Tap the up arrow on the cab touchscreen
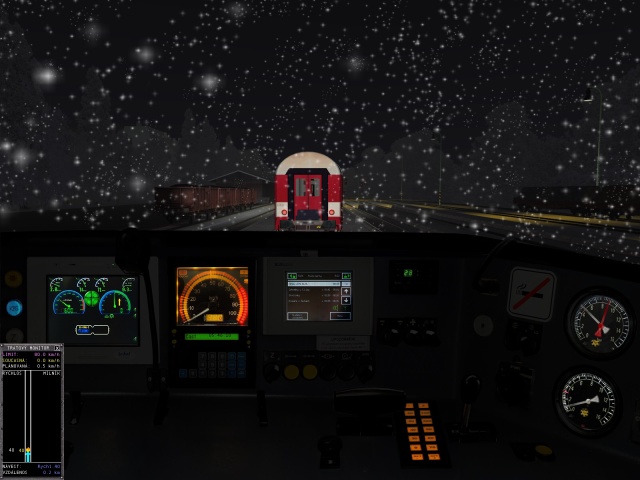The image size is (640, 480). [346, 291]
